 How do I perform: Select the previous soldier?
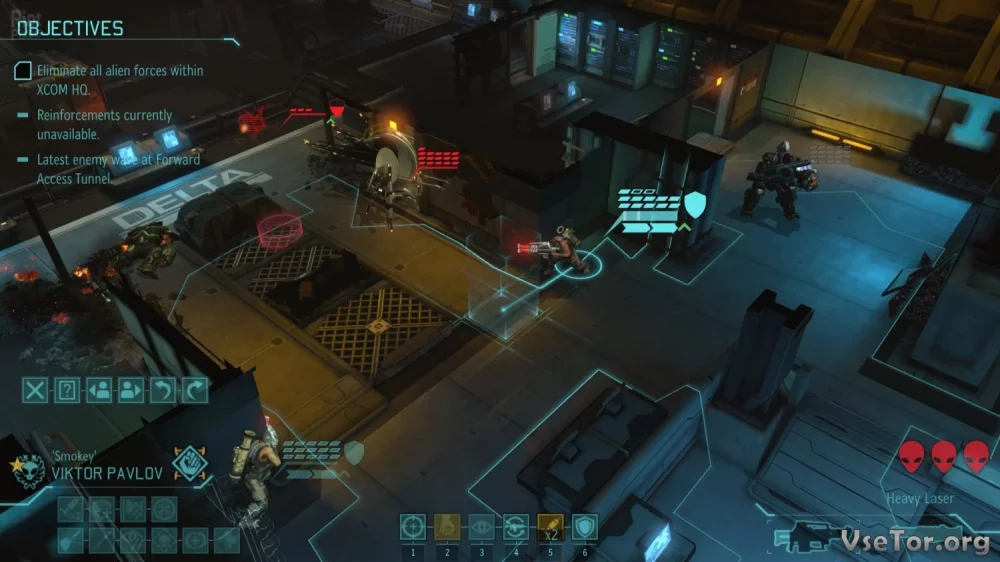pyautogui.click(x=99, y=390)
